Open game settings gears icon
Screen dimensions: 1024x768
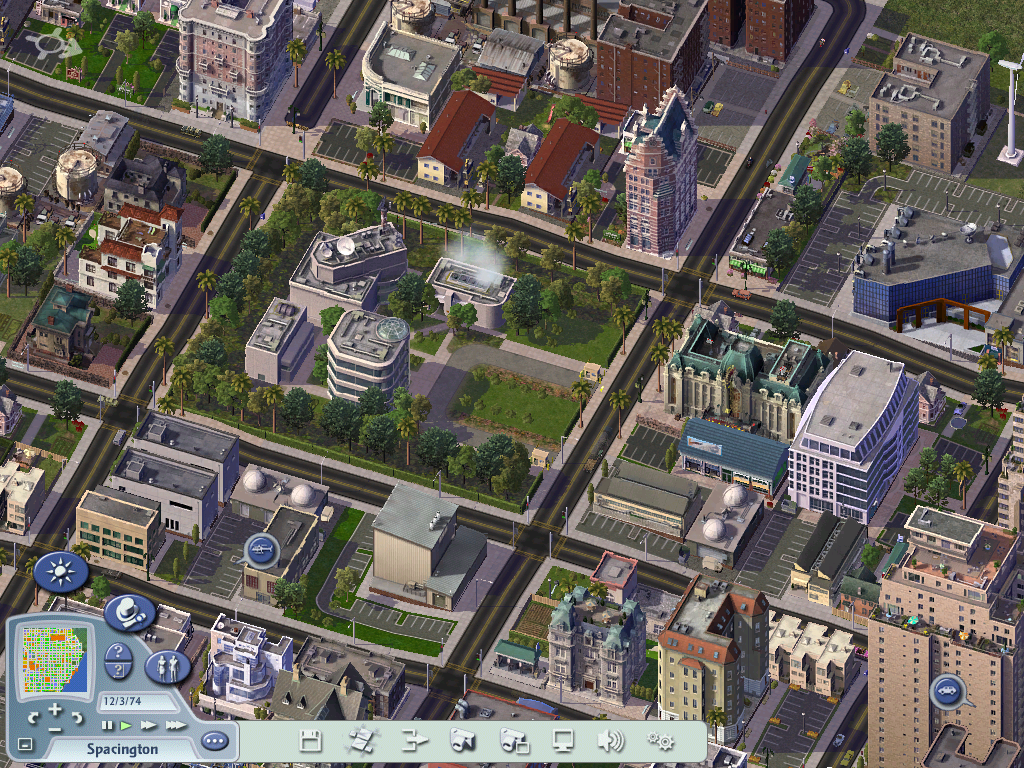tap(659, 741)
